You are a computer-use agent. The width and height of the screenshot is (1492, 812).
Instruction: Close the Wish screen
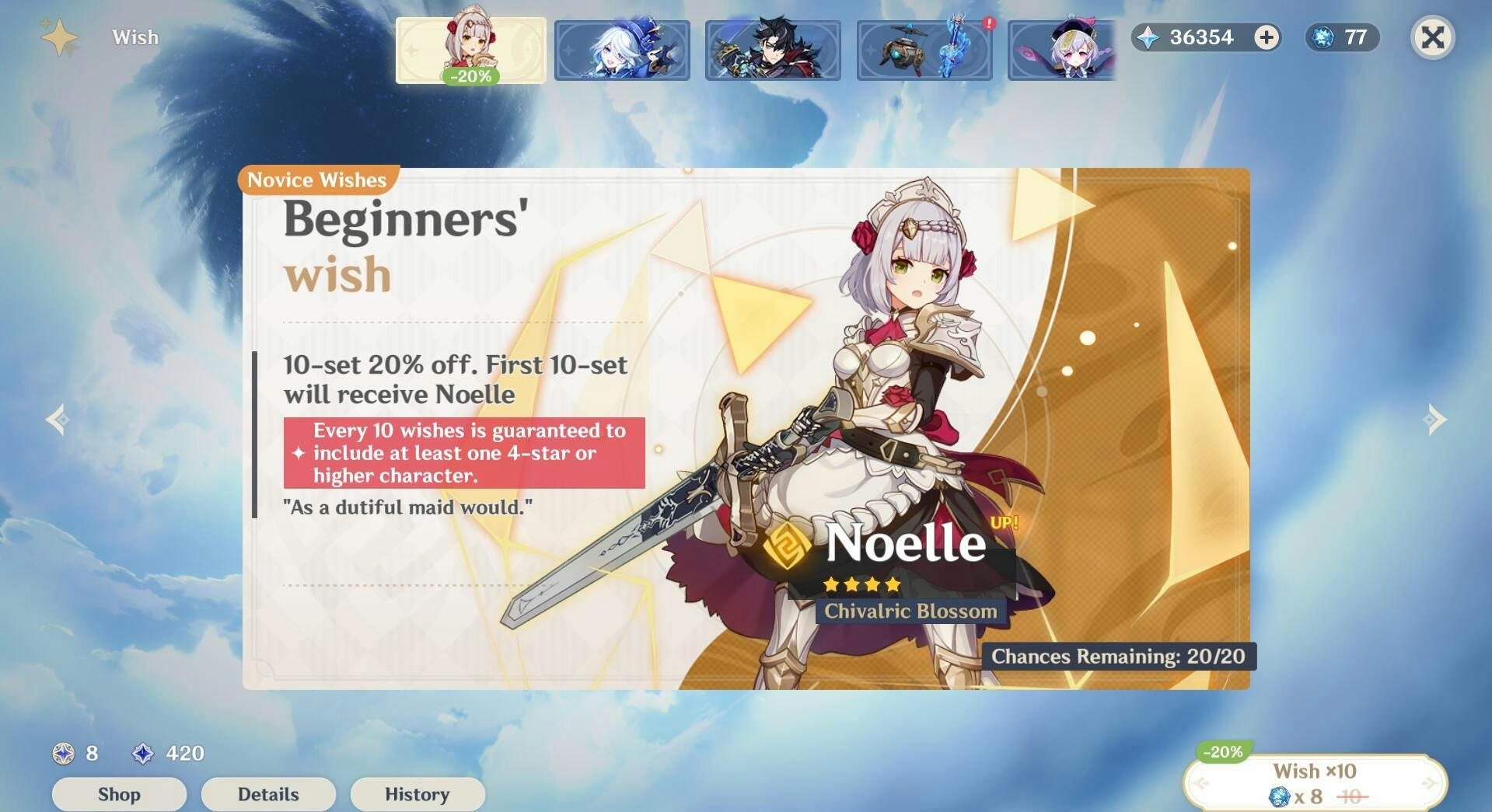[1432, 37]
